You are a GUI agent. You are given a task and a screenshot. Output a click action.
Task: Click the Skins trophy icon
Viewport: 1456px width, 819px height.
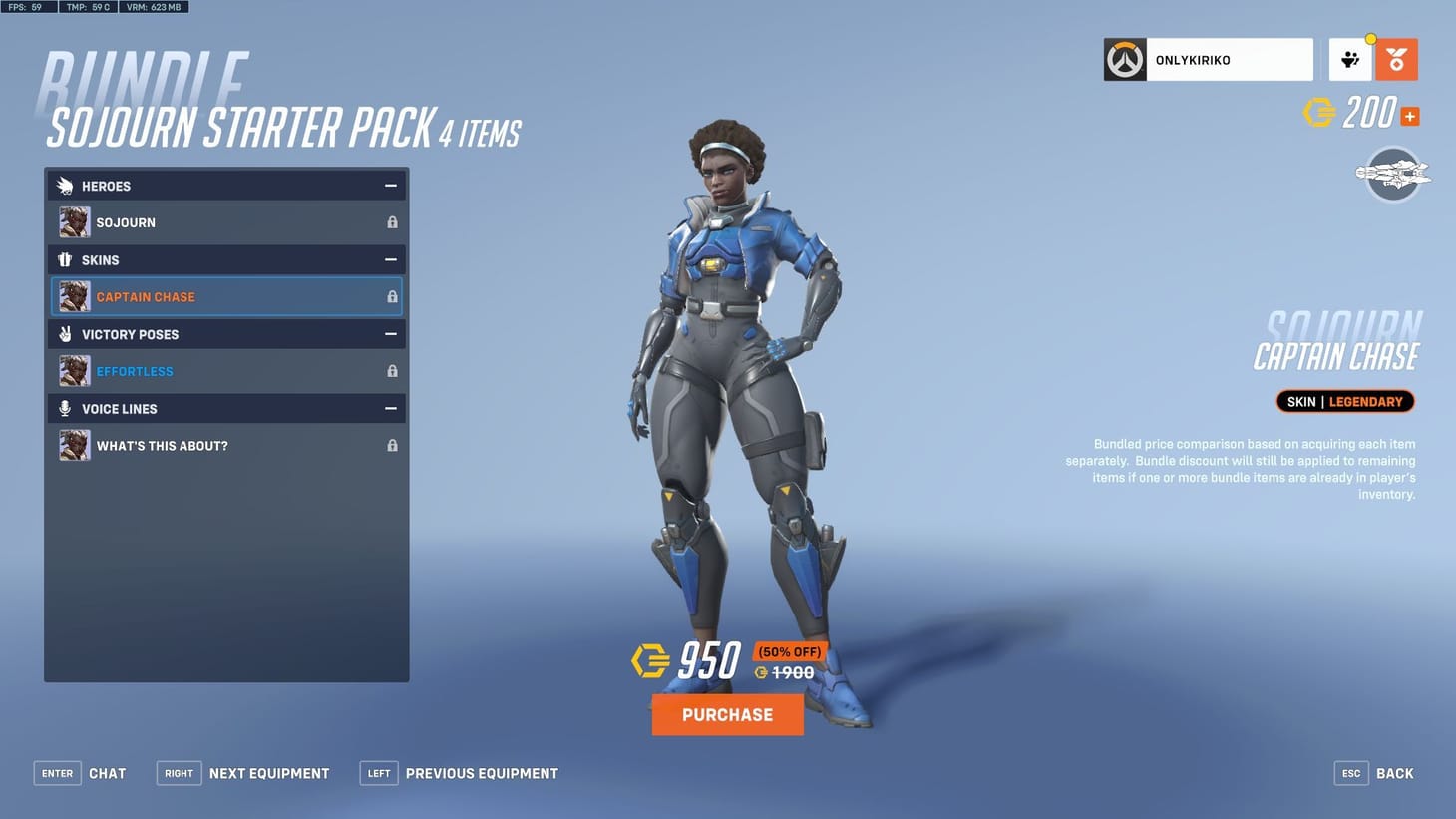[x=64, y=259]
